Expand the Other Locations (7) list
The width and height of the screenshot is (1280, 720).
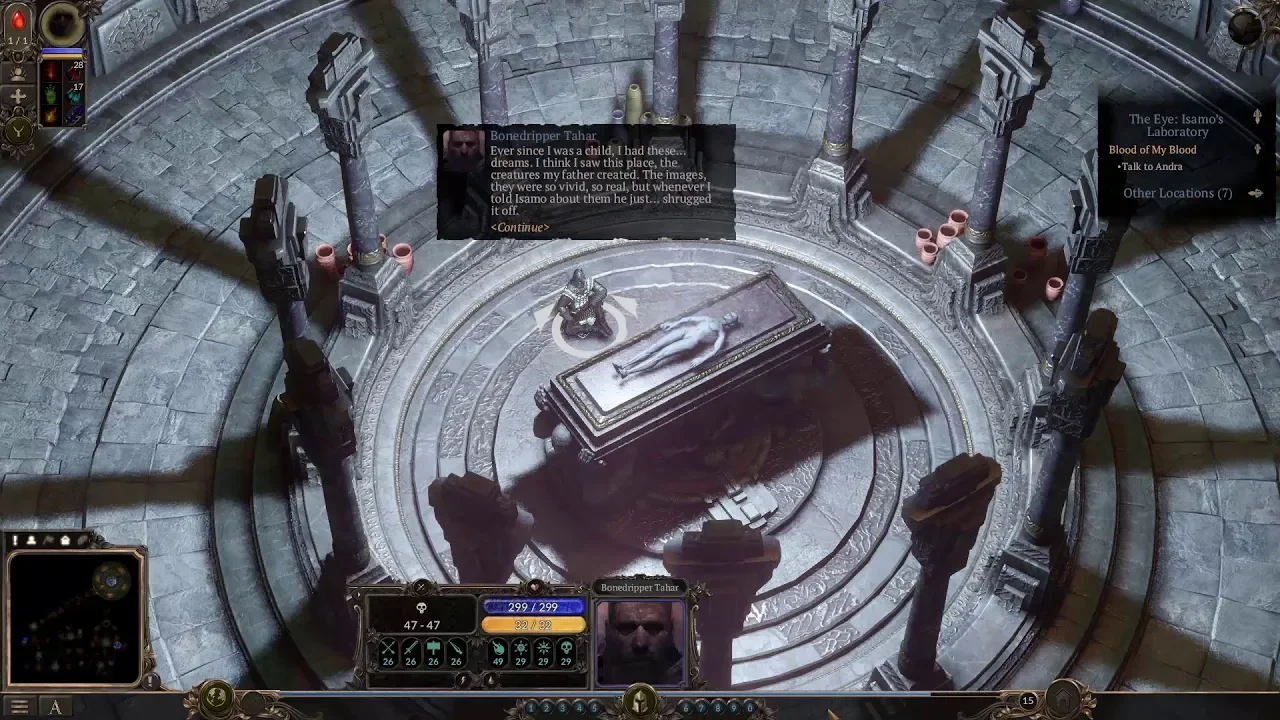[x=1256, y=193]
